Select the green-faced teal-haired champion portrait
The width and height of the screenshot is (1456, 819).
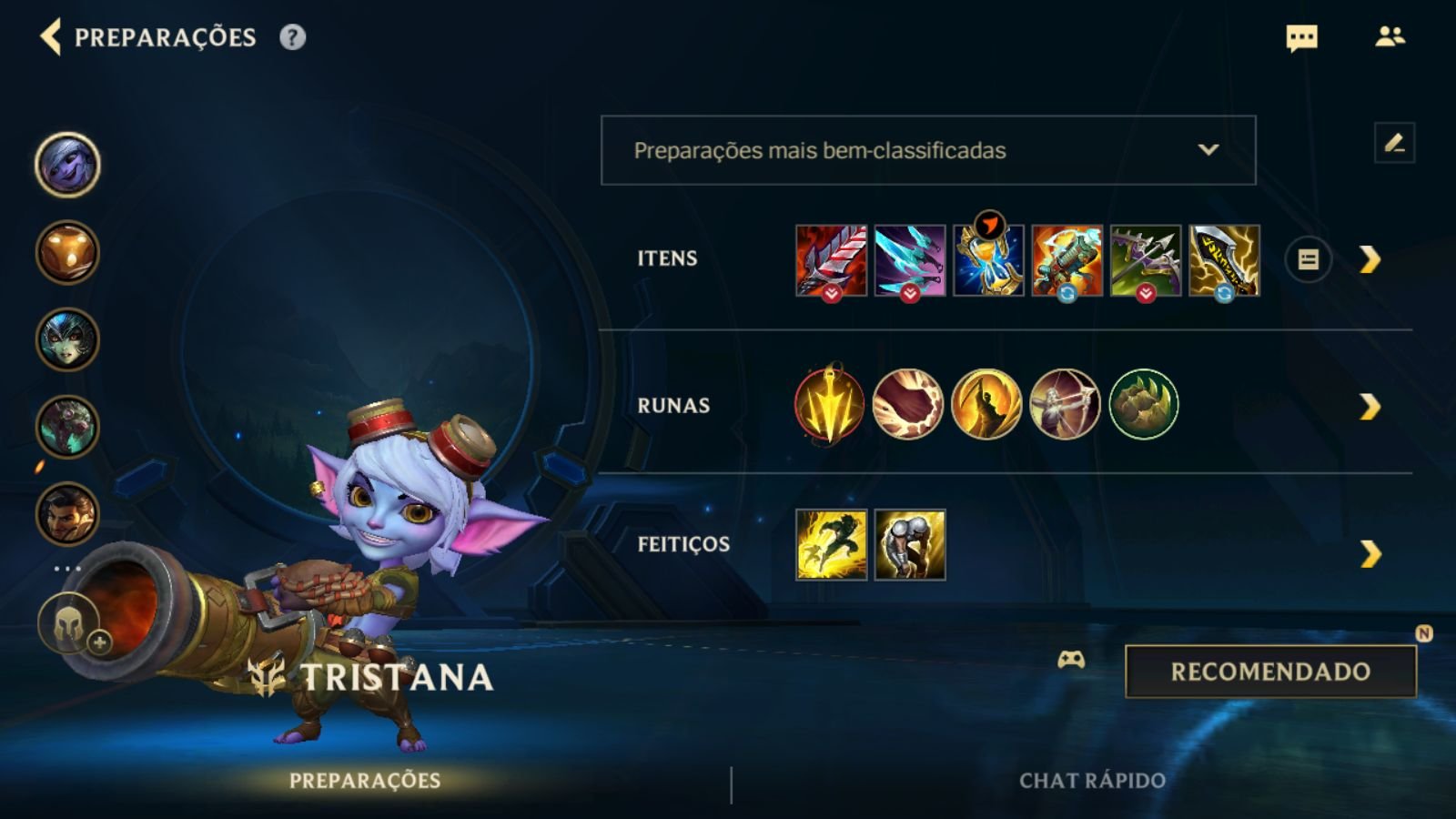(x=67, y=339)
